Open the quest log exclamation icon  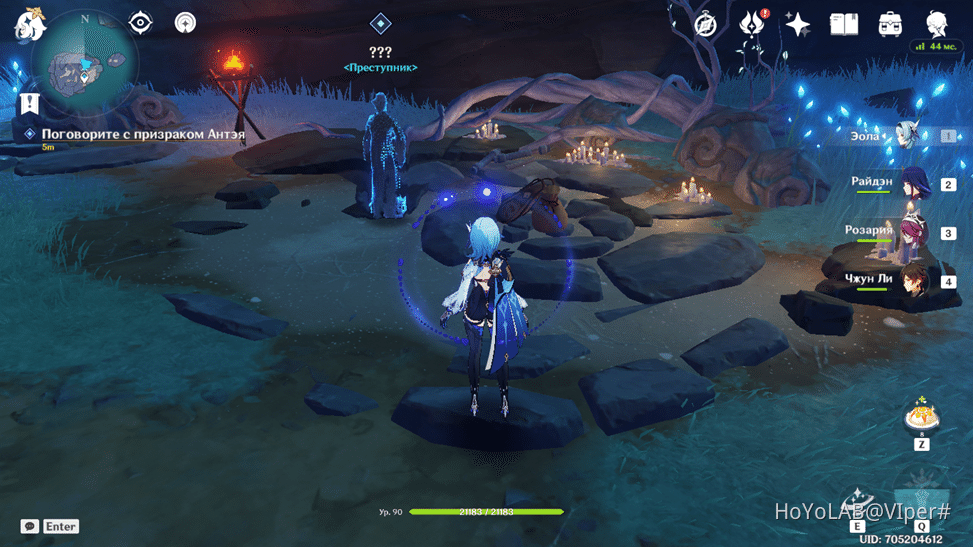29,103
